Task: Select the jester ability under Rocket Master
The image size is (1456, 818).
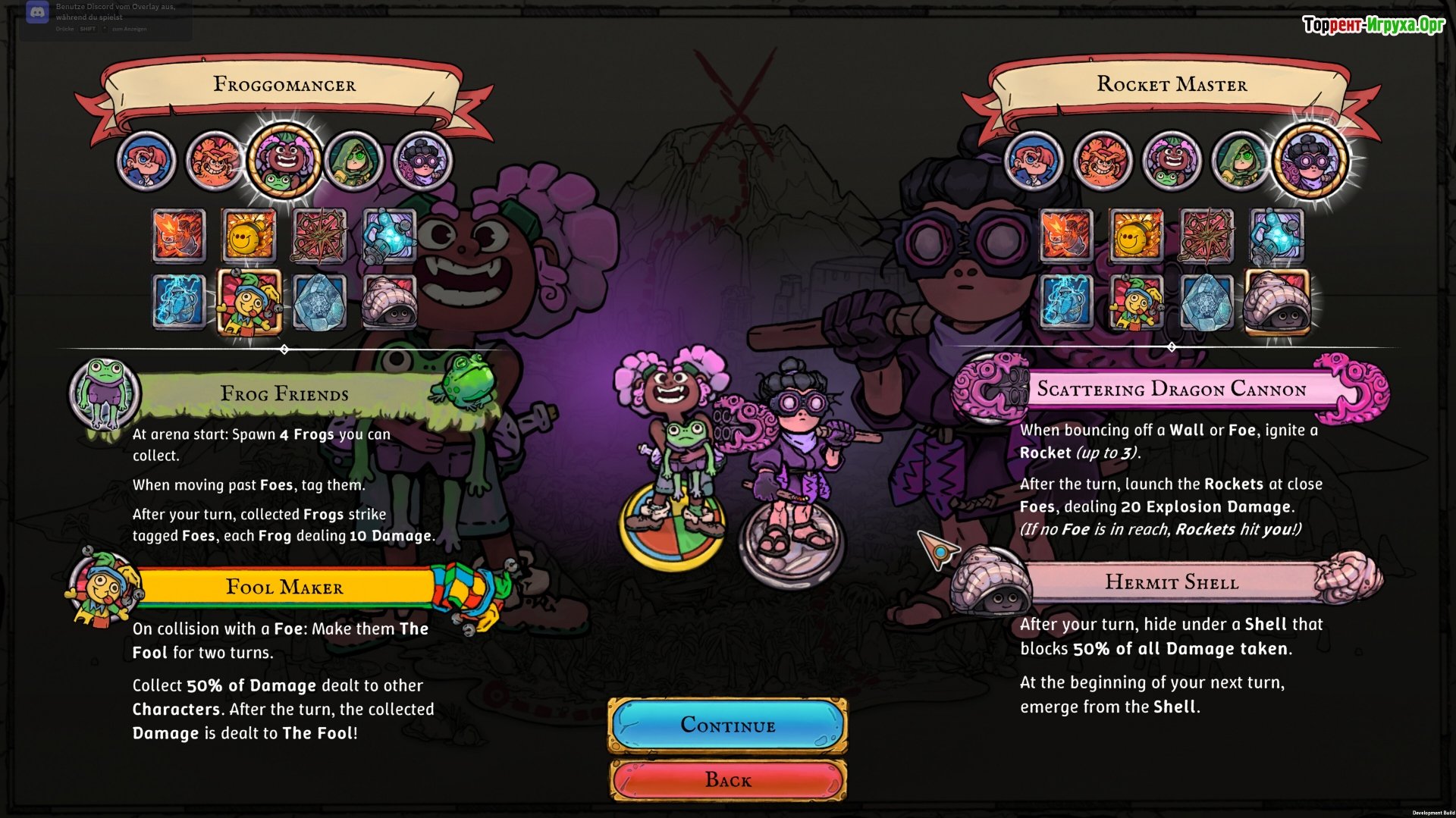Action: click(1135, 302)
